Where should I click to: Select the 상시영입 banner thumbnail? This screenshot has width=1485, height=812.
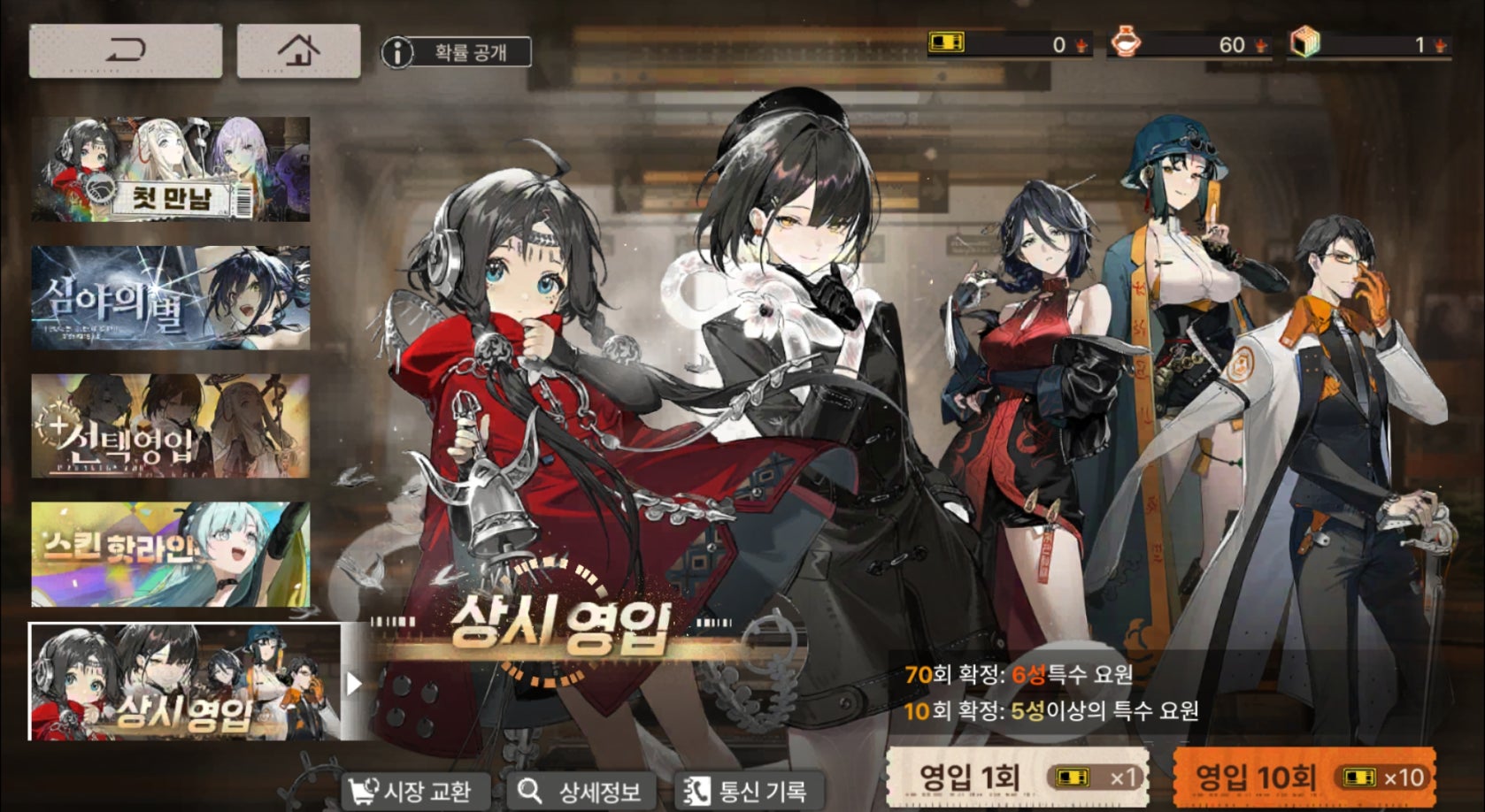(x=185, y=682)
